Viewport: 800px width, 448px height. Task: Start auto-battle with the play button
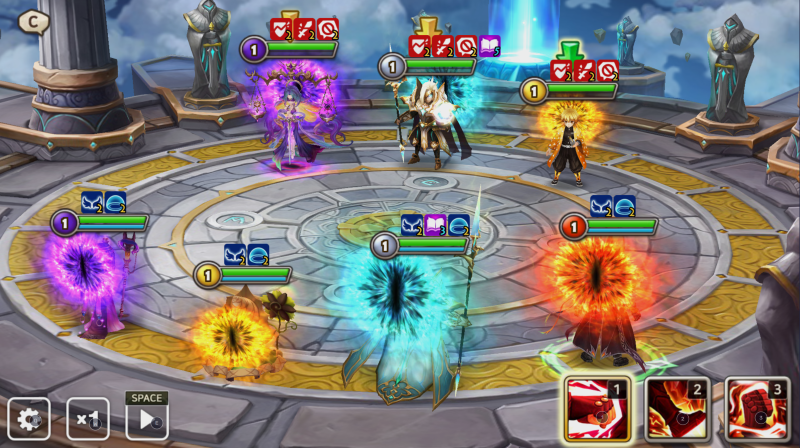146,420
